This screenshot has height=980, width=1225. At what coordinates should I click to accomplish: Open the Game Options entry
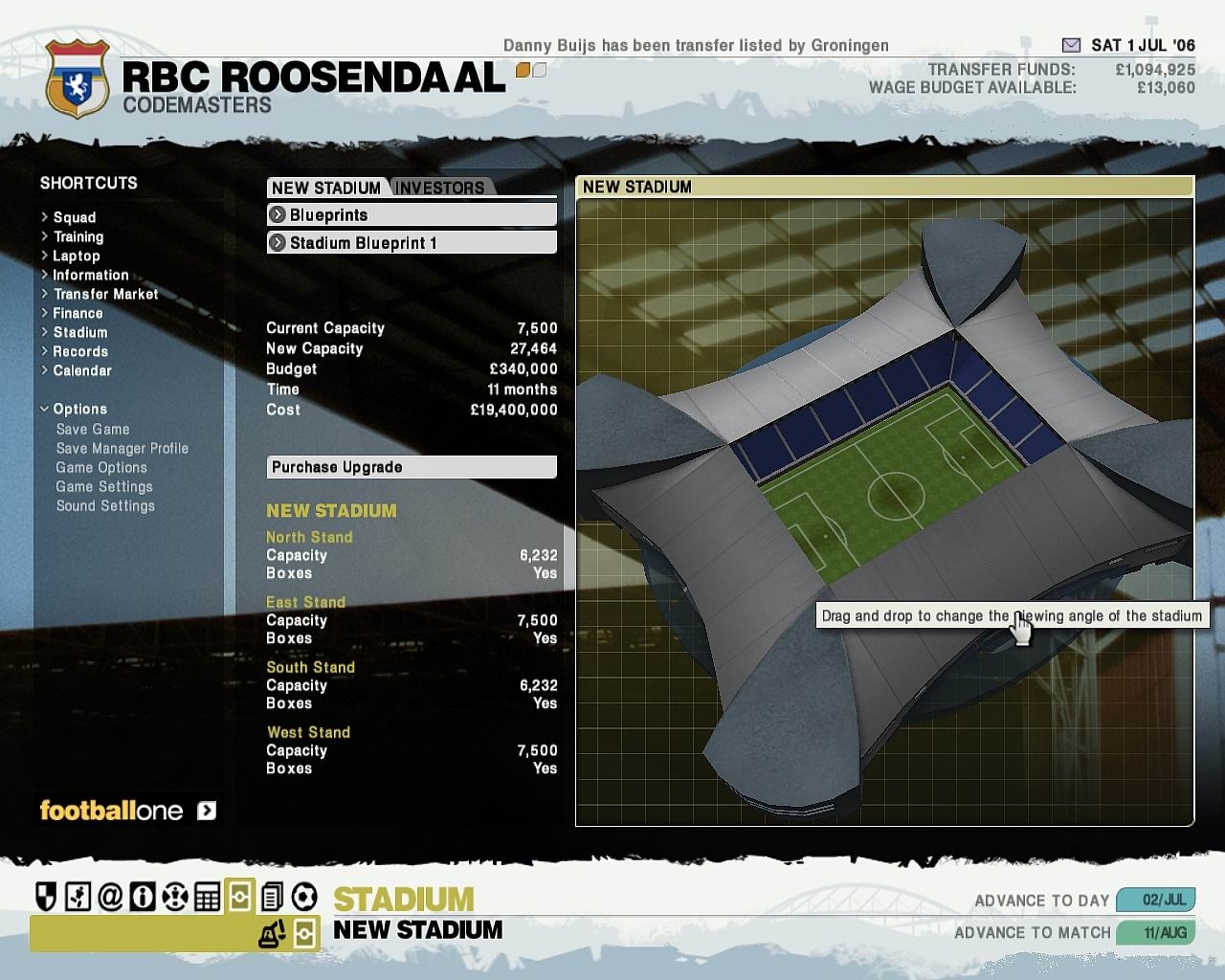[101, 468]
